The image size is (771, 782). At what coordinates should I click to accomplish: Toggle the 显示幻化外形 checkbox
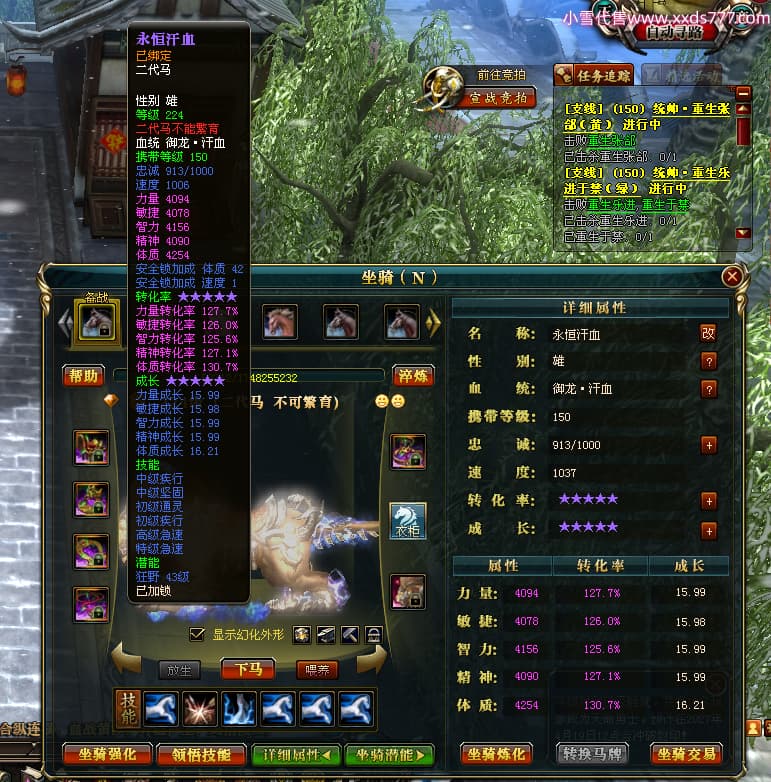[x=197, y=635]
